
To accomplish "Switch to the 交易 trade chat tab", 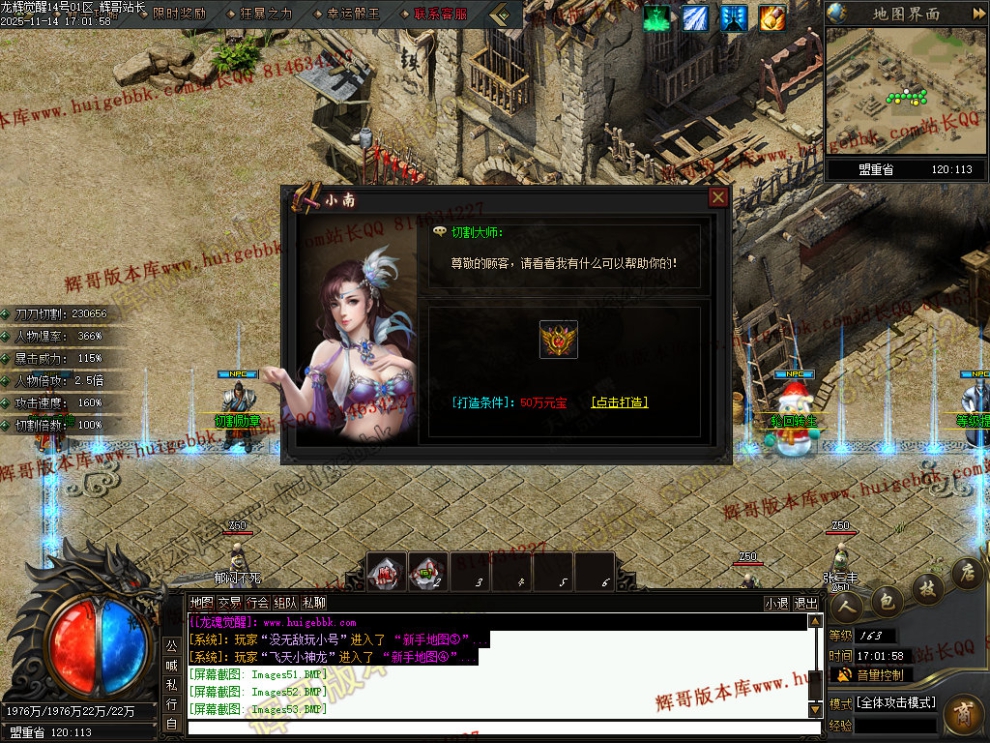I will point(230,603).
